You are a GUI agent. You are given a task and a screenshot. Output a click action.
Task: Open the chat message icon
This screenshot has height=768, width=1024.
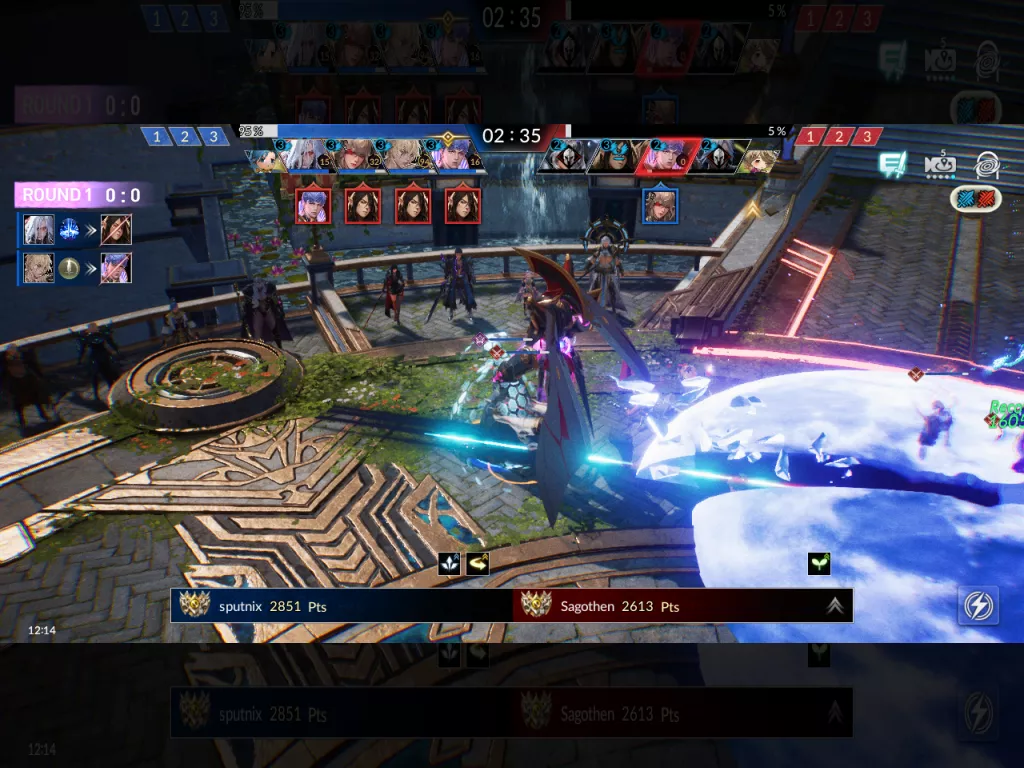coord(892,165)
